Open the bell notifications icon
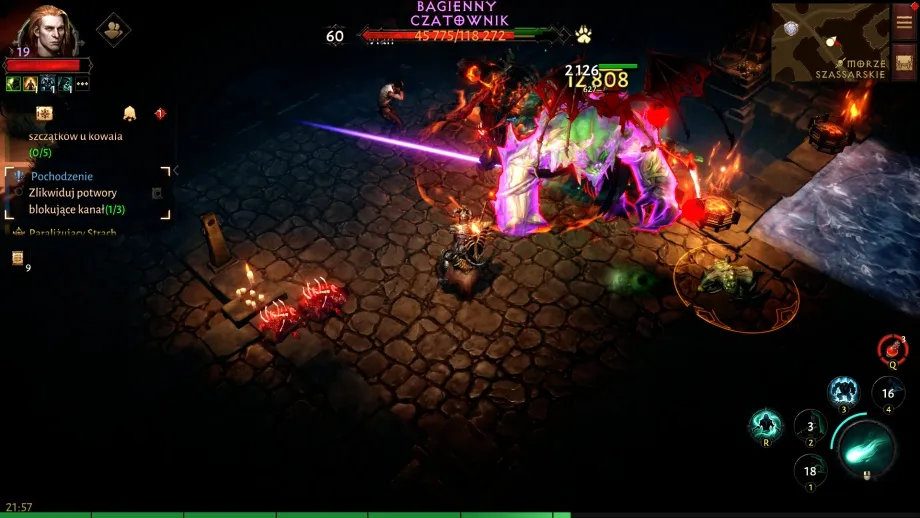This screenshot has width=920, height=518. tap(129, 114)
